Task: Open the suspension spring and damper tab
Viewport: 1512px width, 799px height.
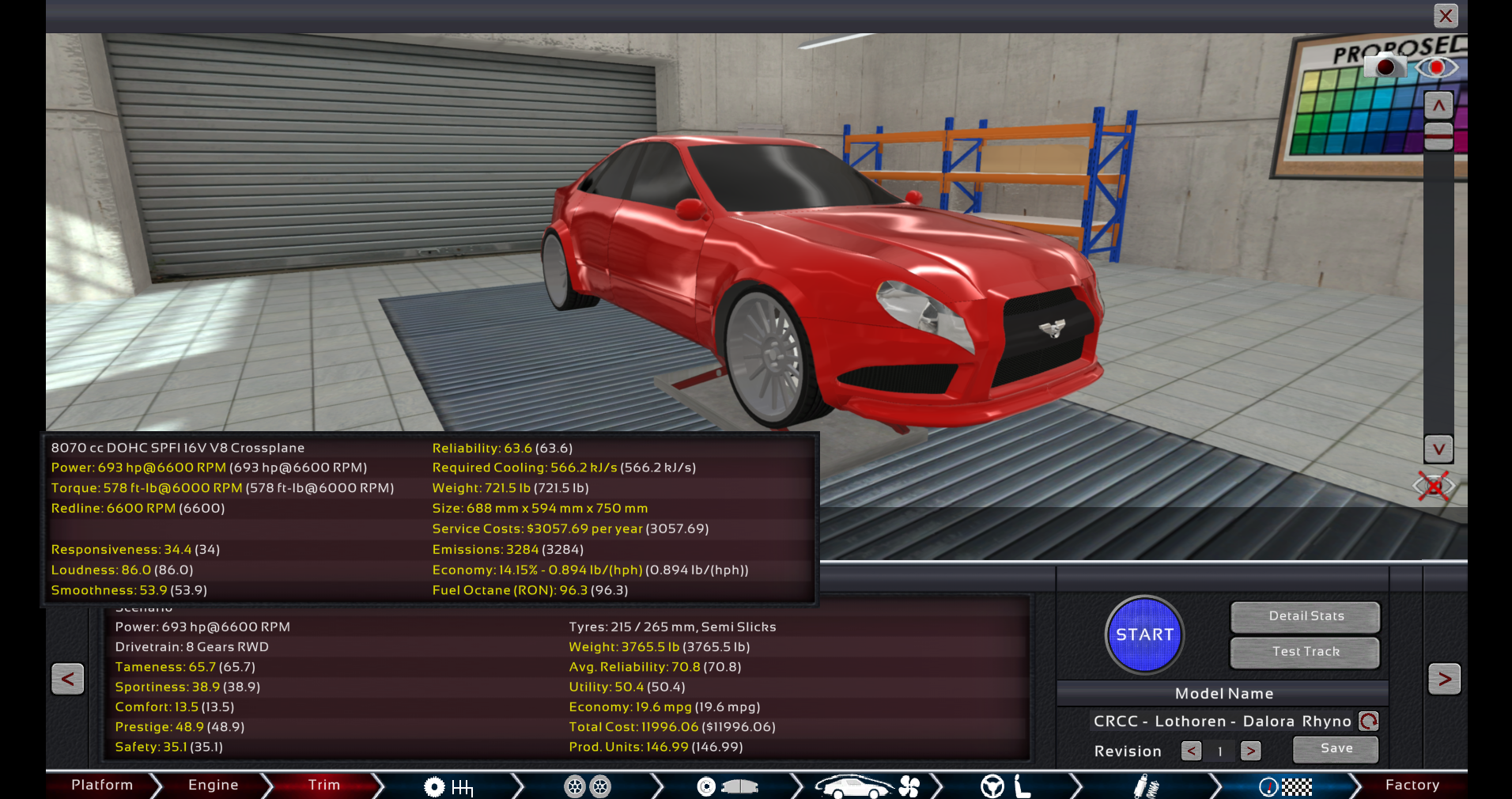Action: click(1145, 786)
